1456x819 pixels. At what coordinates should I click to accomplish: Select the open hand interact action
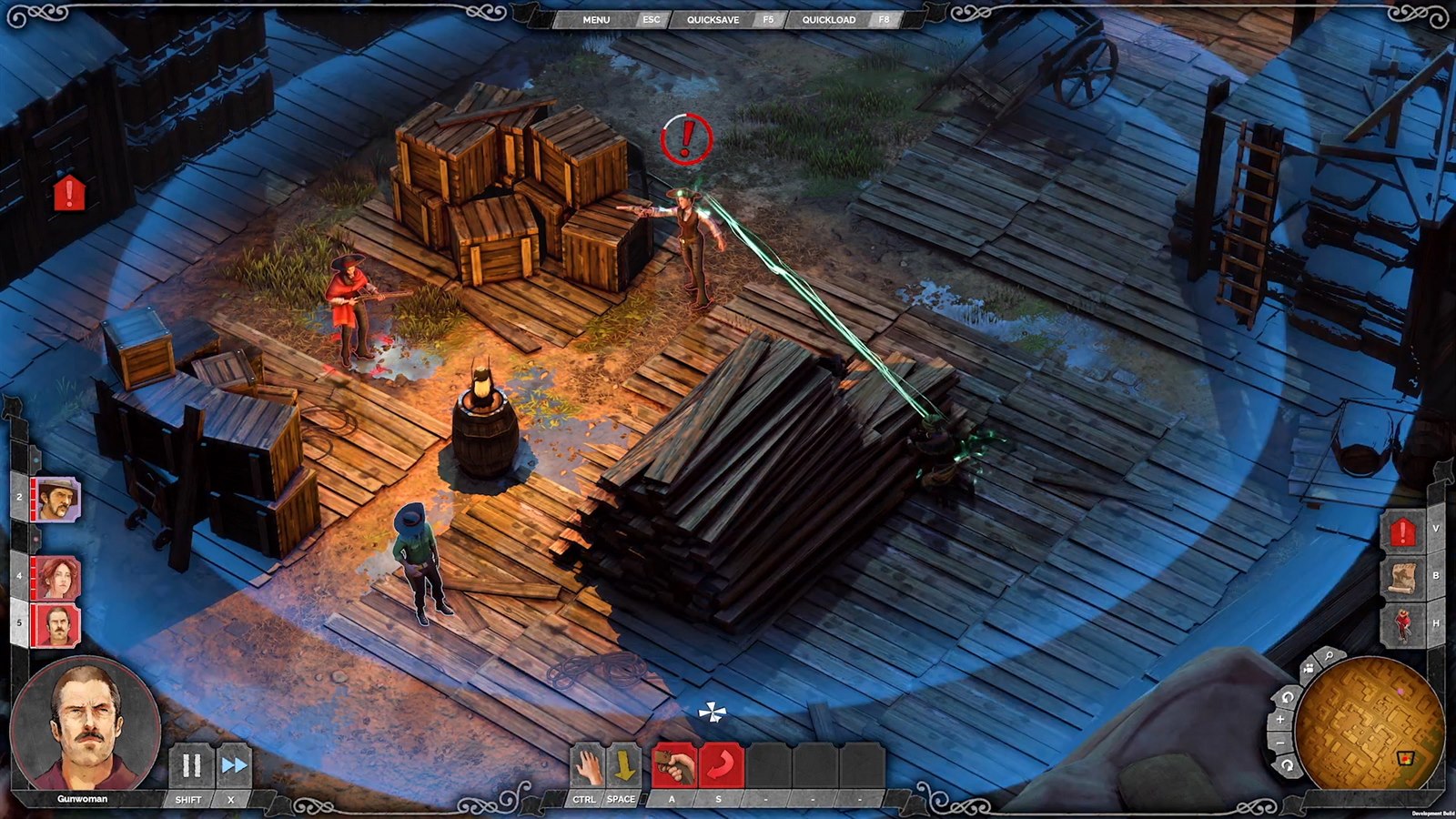[x=588, y=766]
